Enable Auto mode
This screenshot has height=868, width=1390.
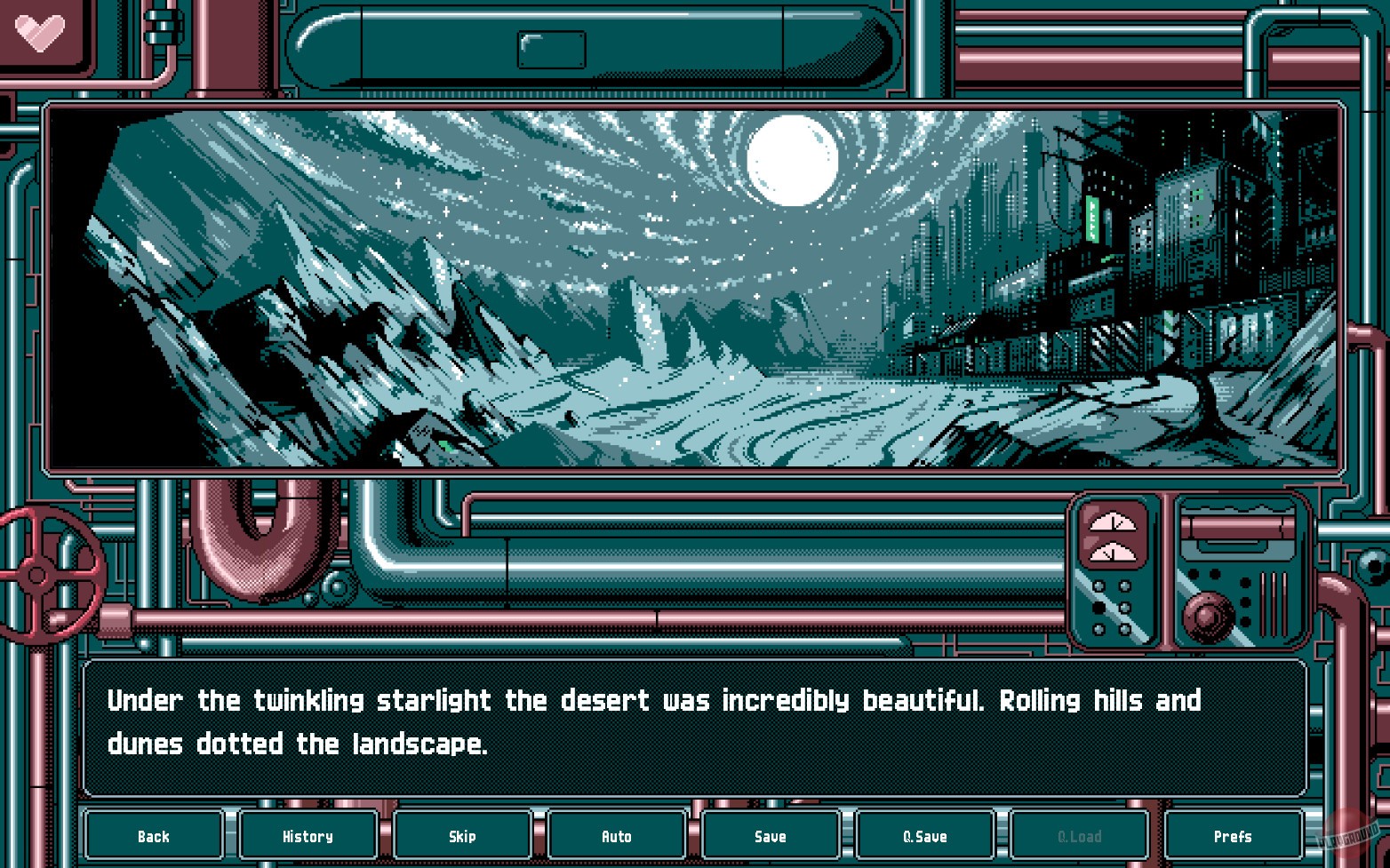pyautogui.click(x=615, y=835)
